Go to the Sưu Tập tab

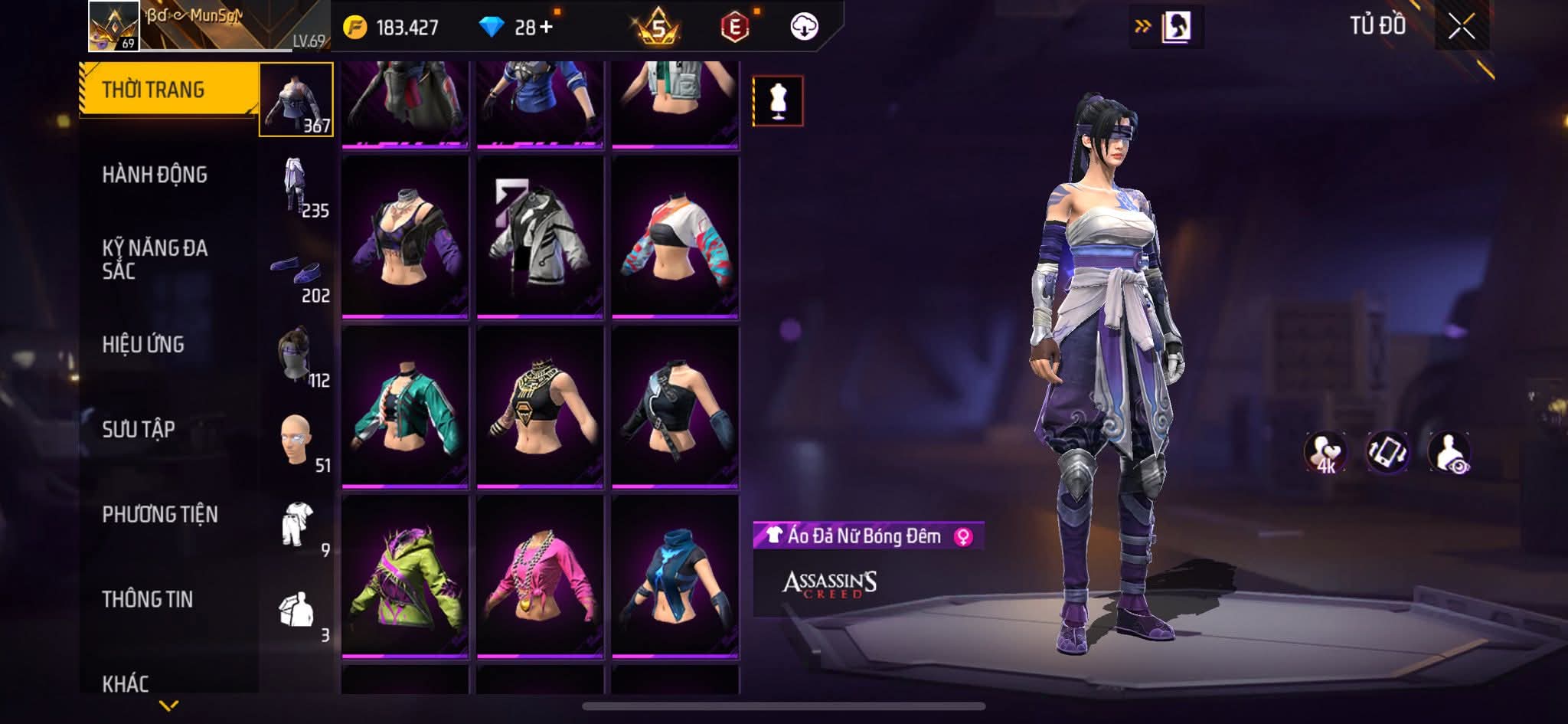[139, 430]
